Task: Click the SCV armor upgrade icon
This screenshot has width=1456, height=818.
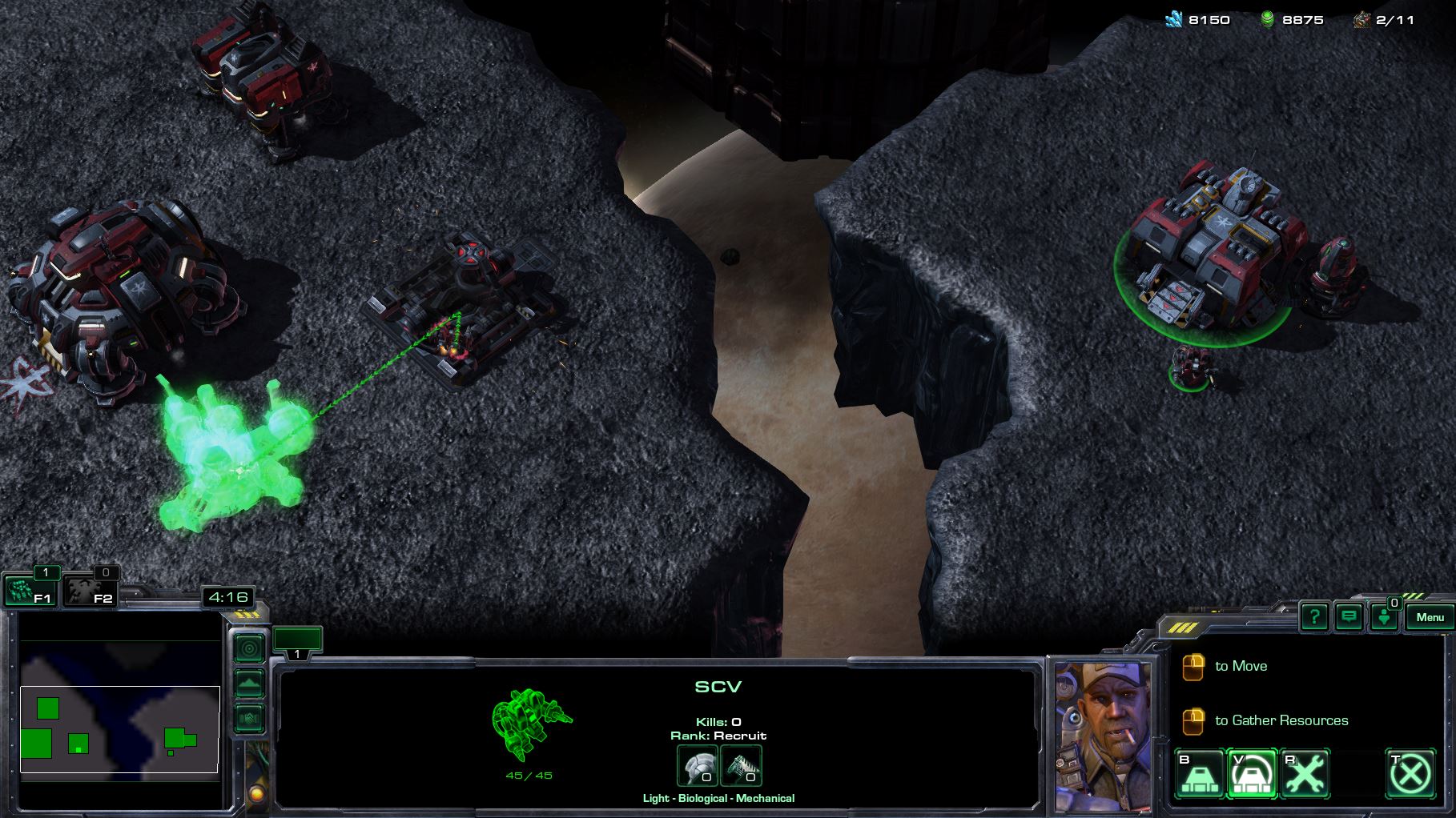Action: [x=697, y=766]
